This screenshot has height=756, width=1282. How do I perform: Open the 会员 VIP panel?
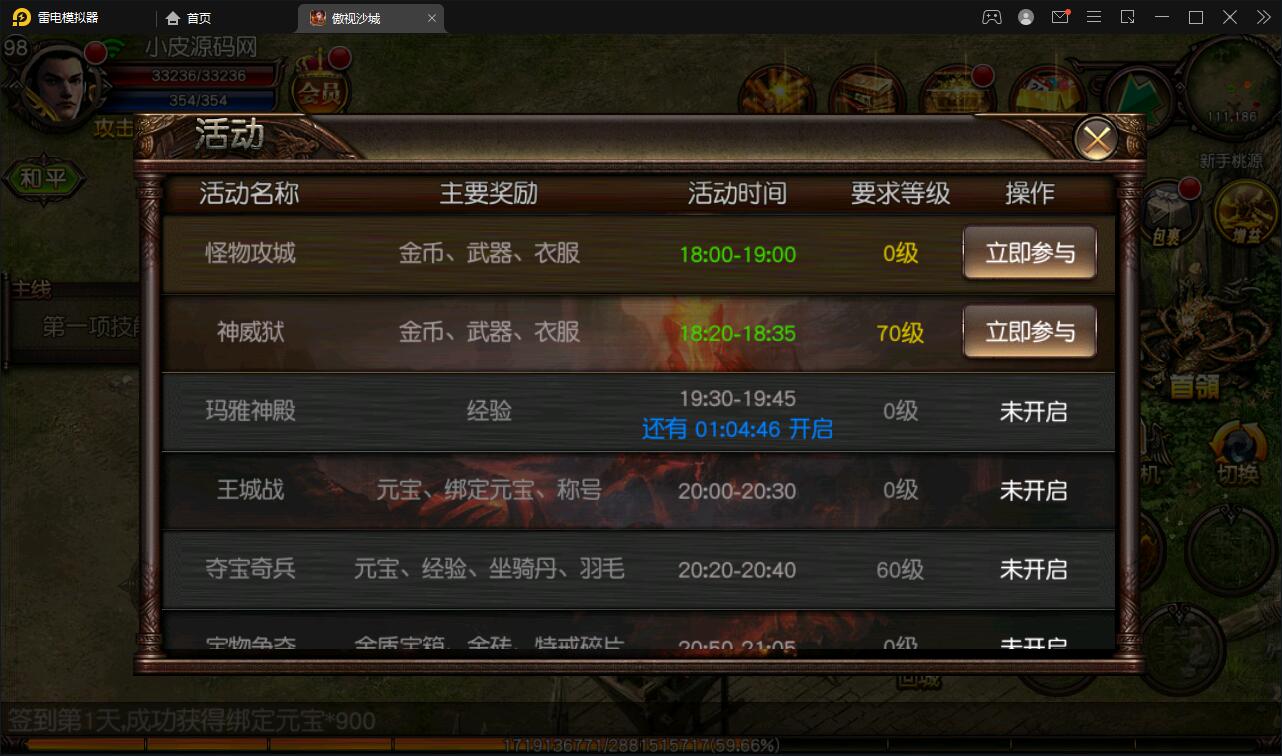320,90
